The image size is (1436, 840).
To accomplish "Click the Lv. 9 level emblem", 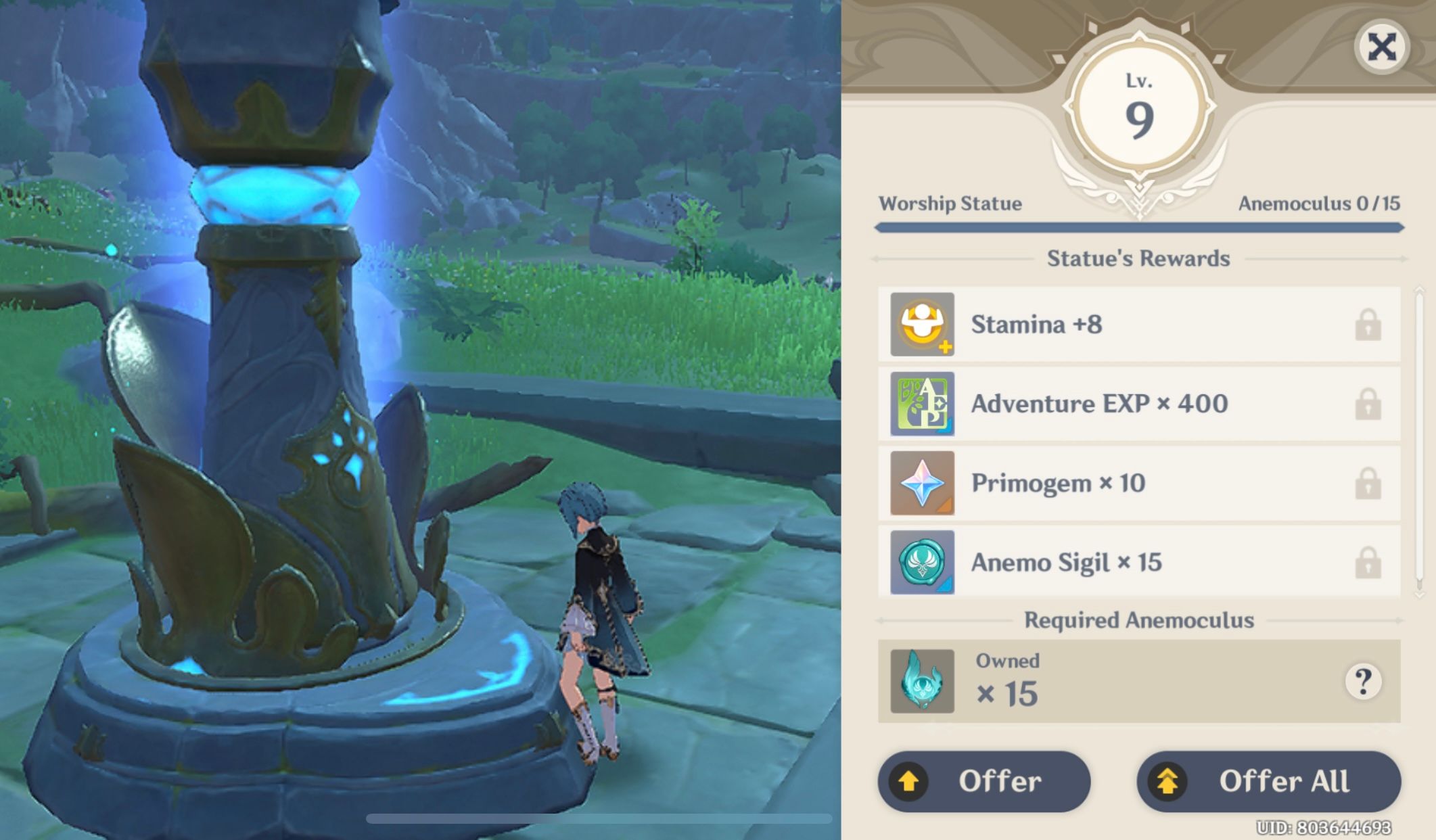I will click(x=1139, y=103).
